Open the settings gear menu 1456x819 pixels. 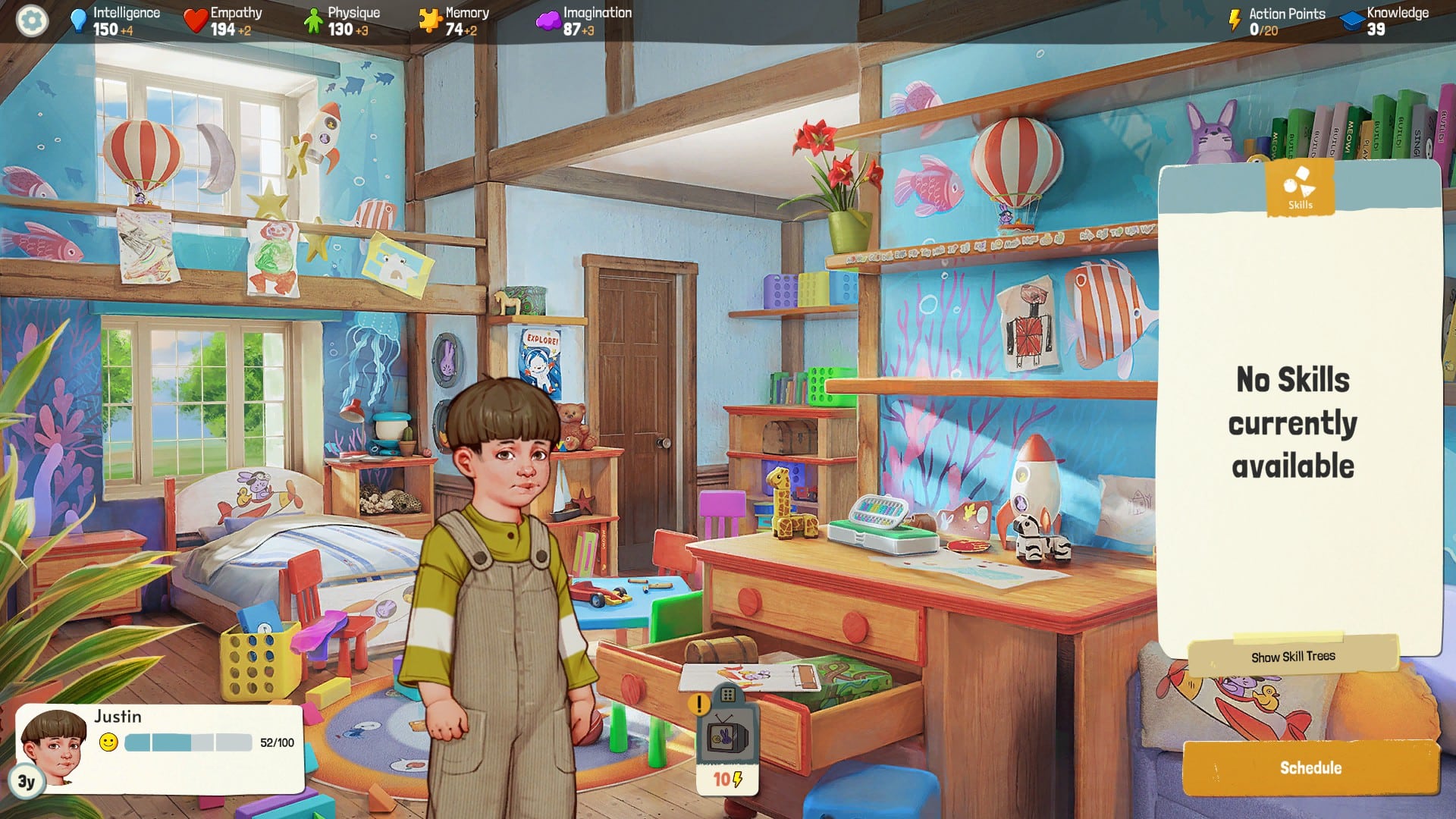31,20
